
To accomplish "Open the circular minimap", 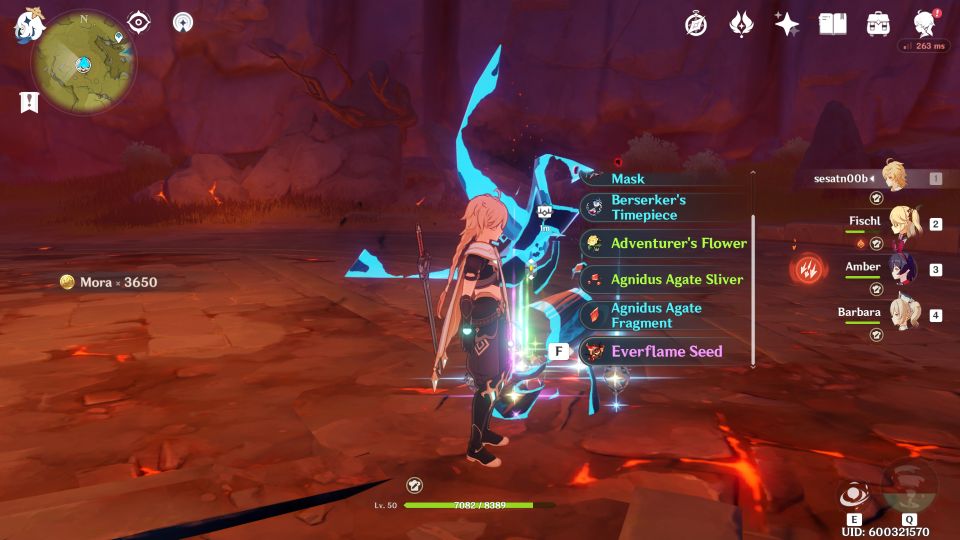I will coord(82,62).
